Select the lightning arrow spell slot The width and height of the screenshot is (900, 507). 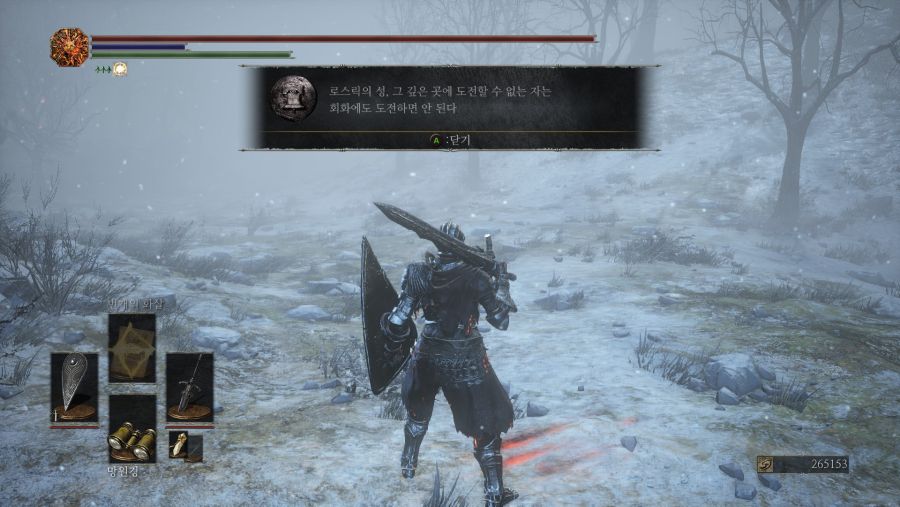132,347
